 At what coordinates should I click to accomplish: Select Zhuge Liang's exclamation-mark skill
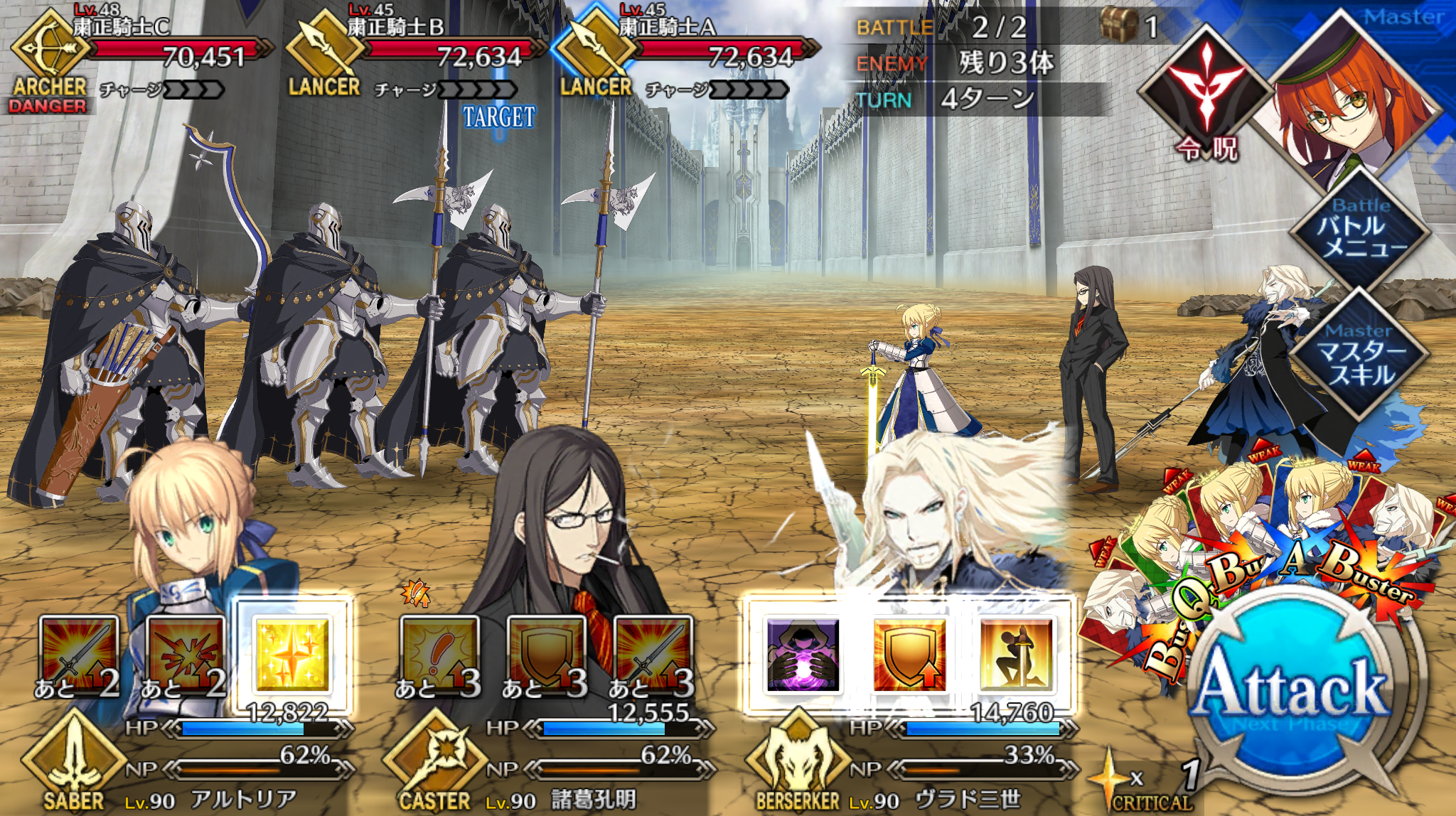tap(439, 654)
